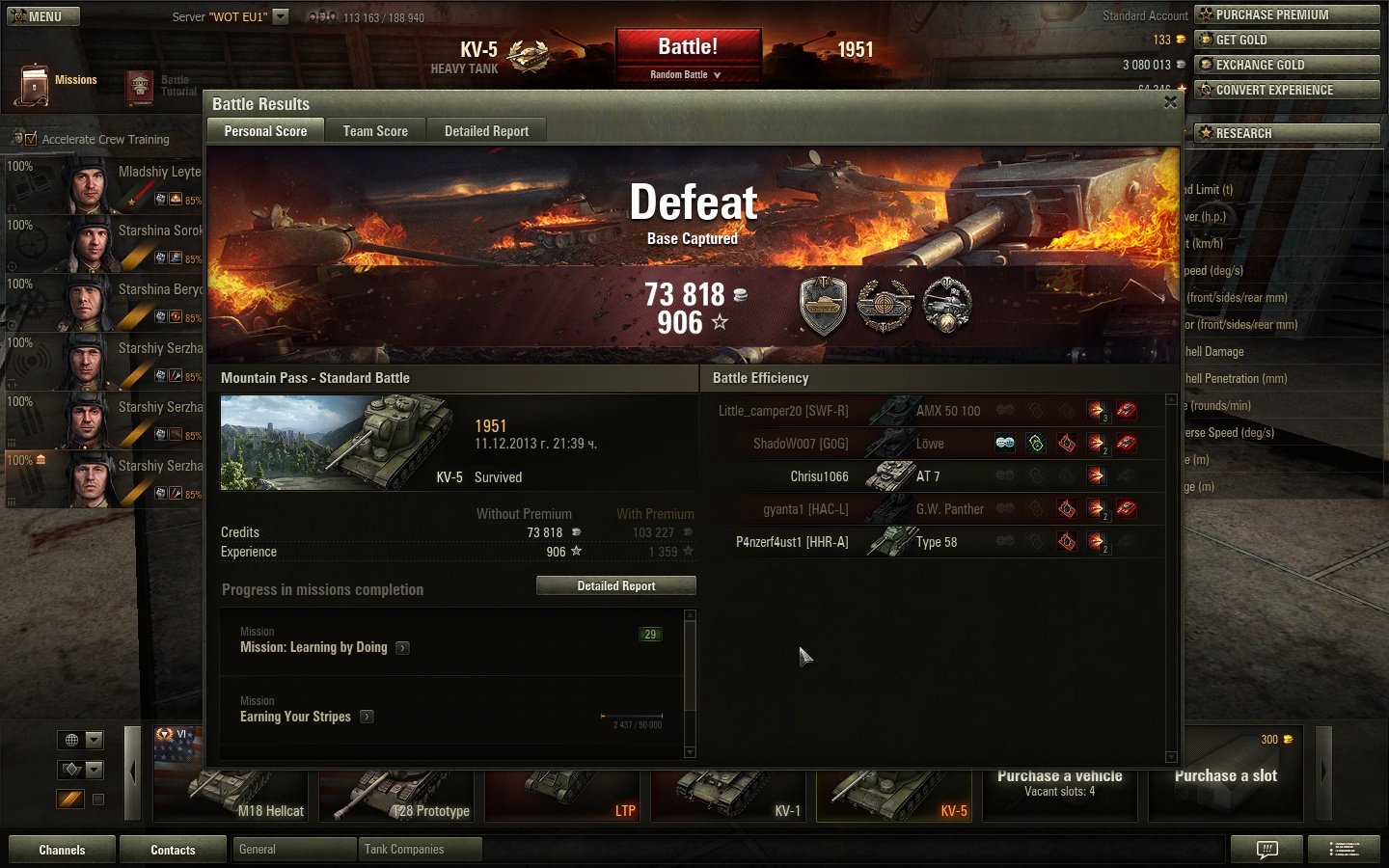This screenshot has width=1389, height=868.
Task: Choose Get Gold
Action: click(x=1287, y=40)
